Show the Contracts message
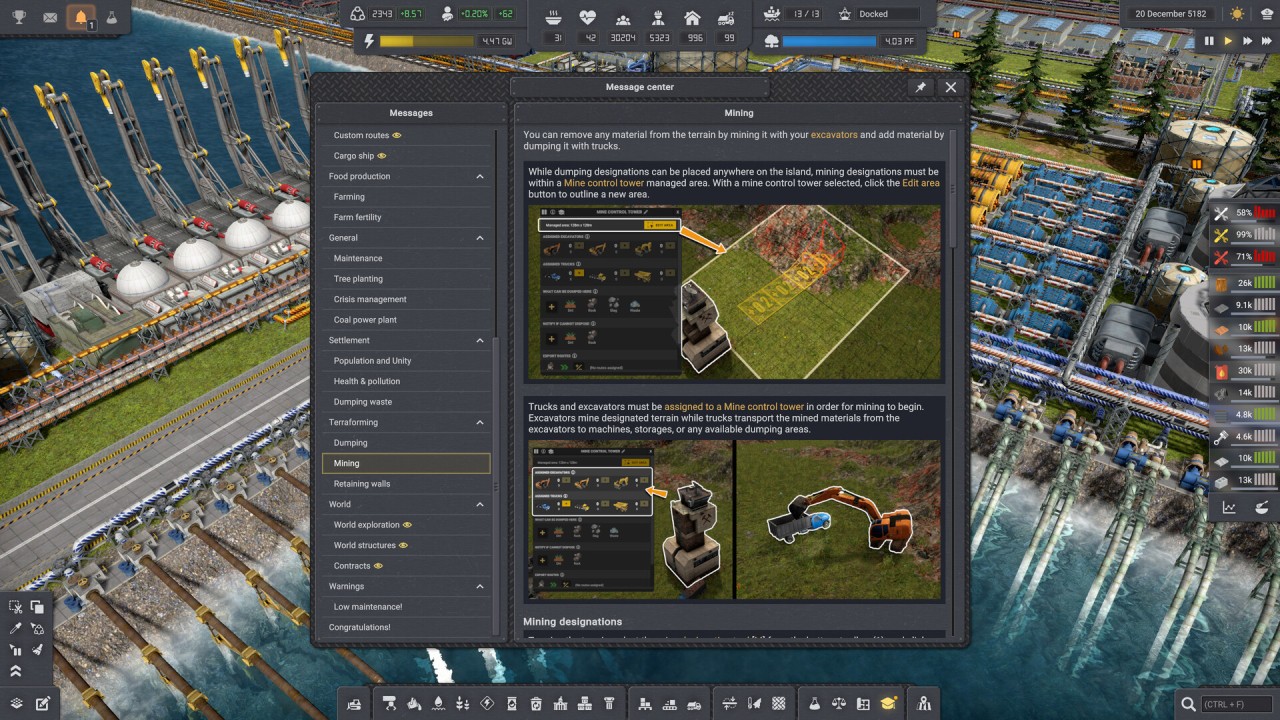Screen dimensions: 1280x720 352,566
